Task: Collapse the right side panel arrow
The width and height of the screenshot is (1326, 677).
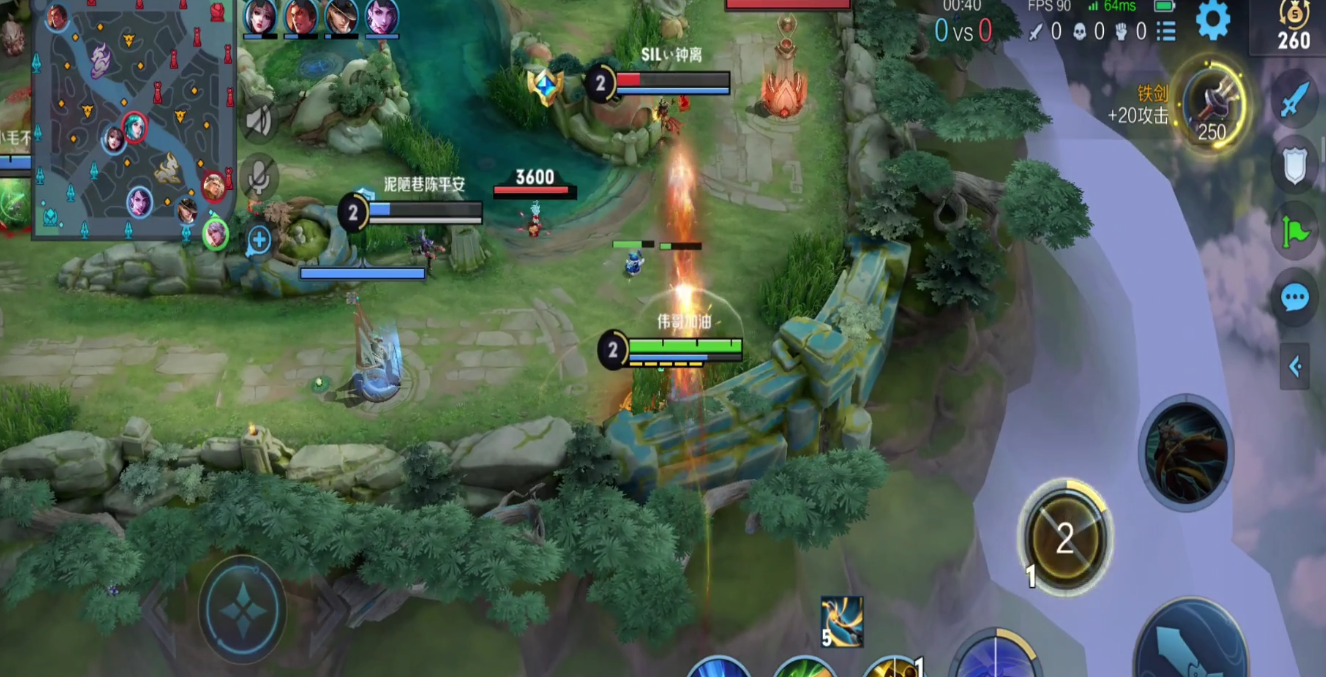Action: coord(1295,367)
